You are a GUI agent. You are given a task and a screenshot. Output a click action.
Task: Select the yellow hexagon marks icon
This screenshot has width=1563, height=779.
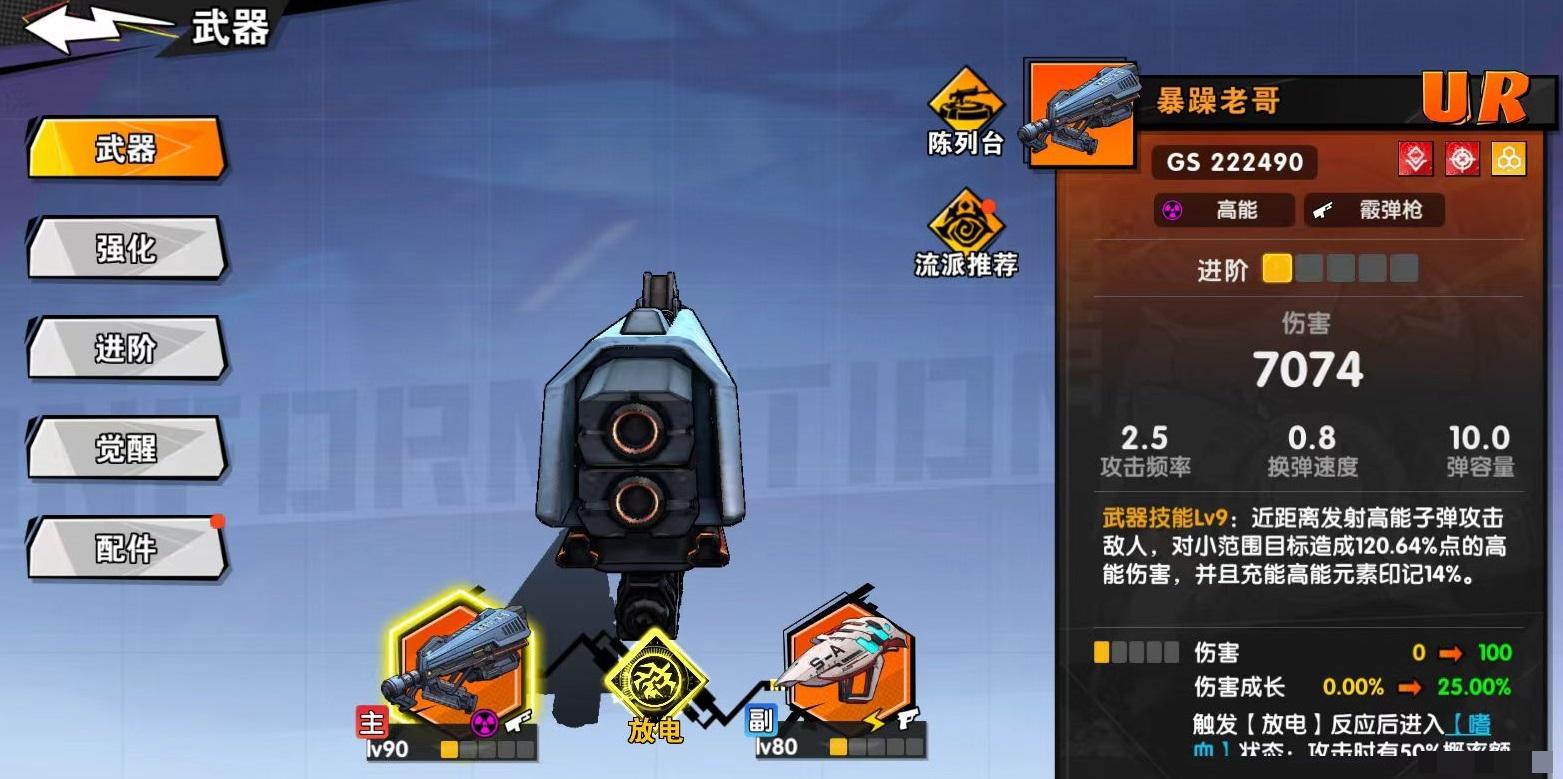point(1510,158)
